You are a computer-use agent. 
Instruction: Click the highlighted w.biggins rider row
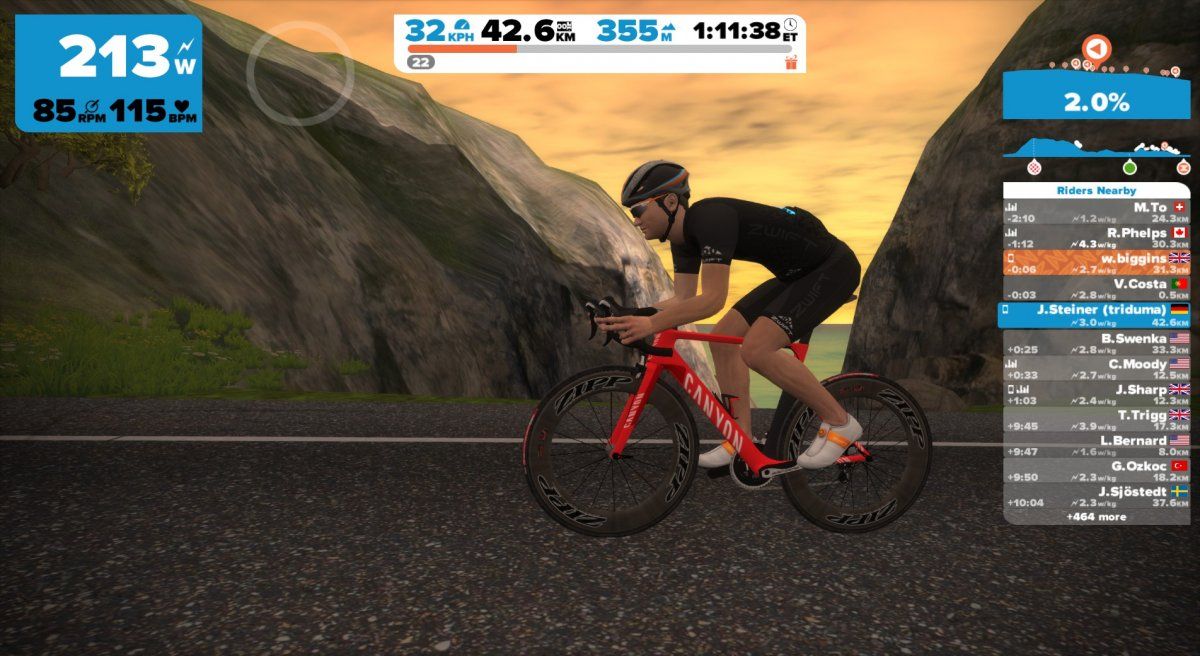pos(1096,263)
